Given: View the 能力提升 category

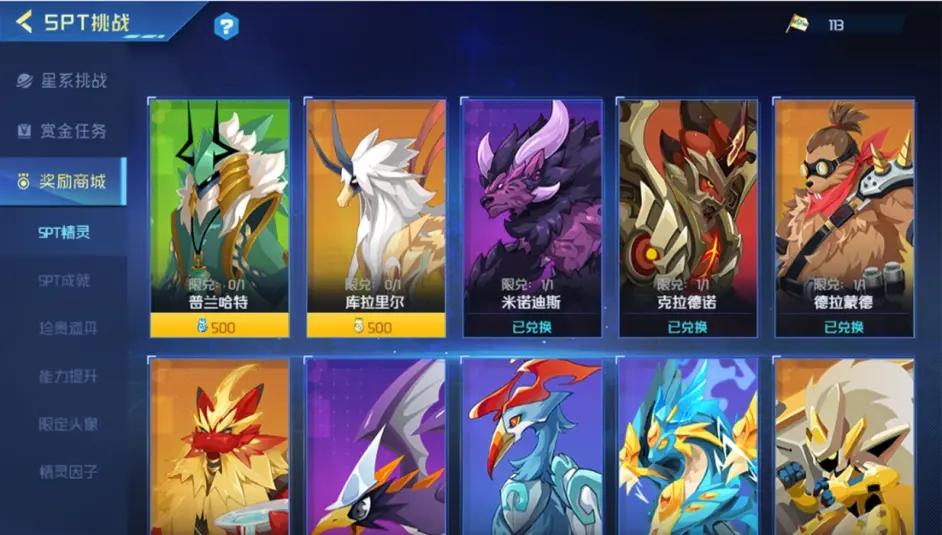Looking at the screenshot, I should (x=67, y=377).
